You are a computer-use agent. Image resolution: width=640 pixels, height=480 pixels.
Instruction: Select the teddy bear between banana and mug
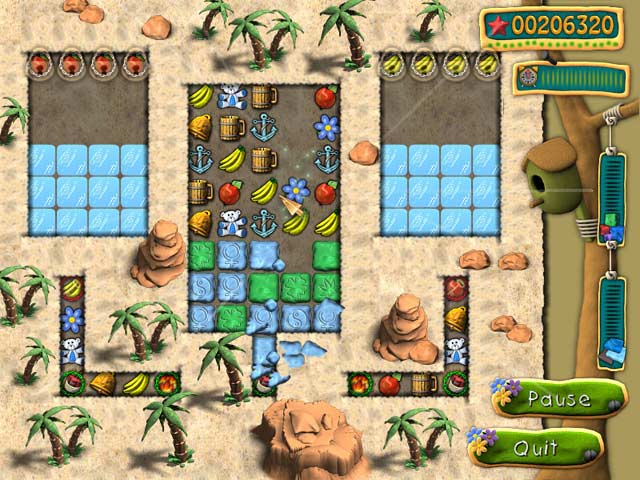pyautogui.click(x=233, y=97)
